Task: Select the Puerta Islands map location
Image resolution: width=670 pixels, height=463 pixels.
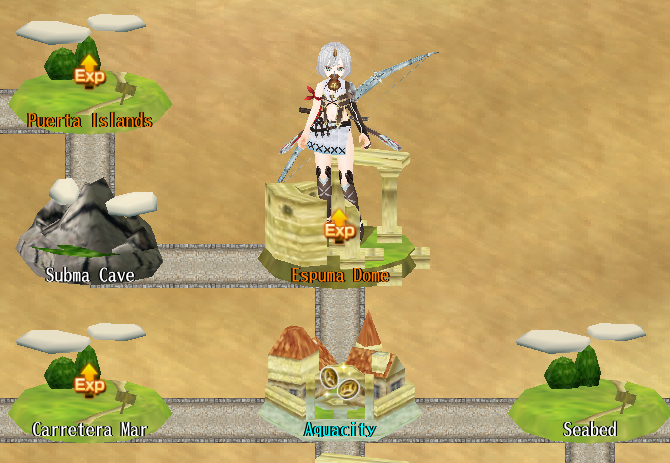Action: click(x=89, y=85)
